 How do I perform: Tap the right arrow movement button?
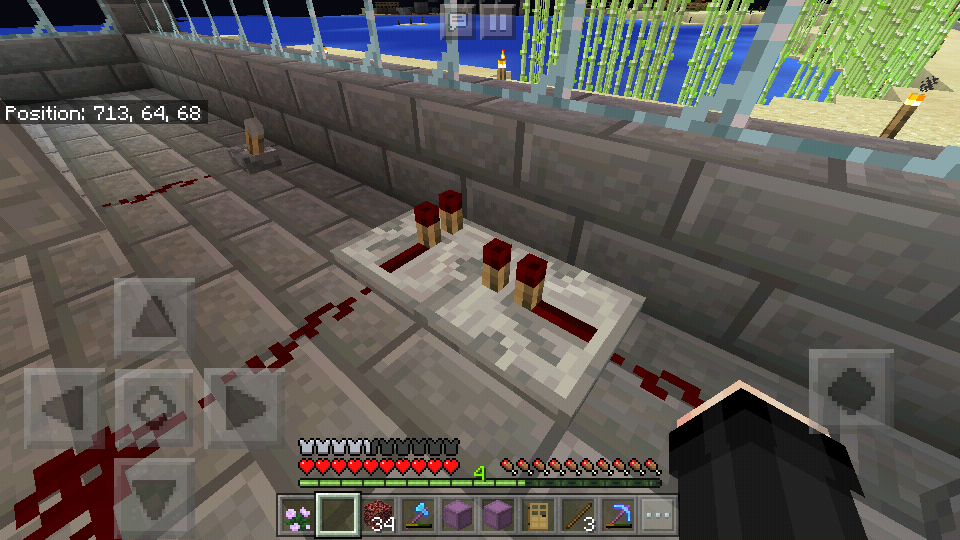(x=243, y=407)
